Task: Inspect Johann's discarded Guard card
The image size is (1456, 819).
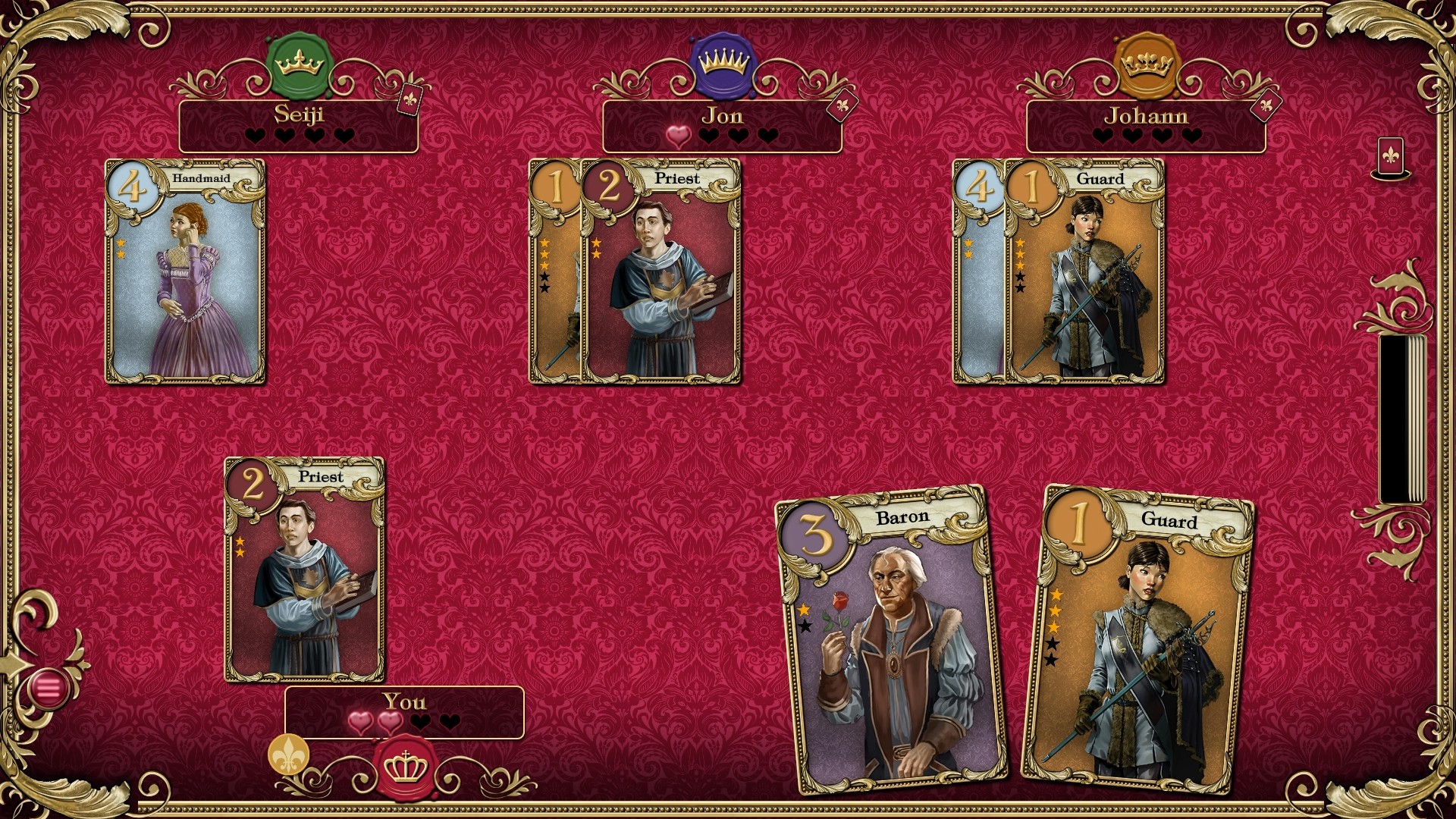Action: [x=1084, y=271]
